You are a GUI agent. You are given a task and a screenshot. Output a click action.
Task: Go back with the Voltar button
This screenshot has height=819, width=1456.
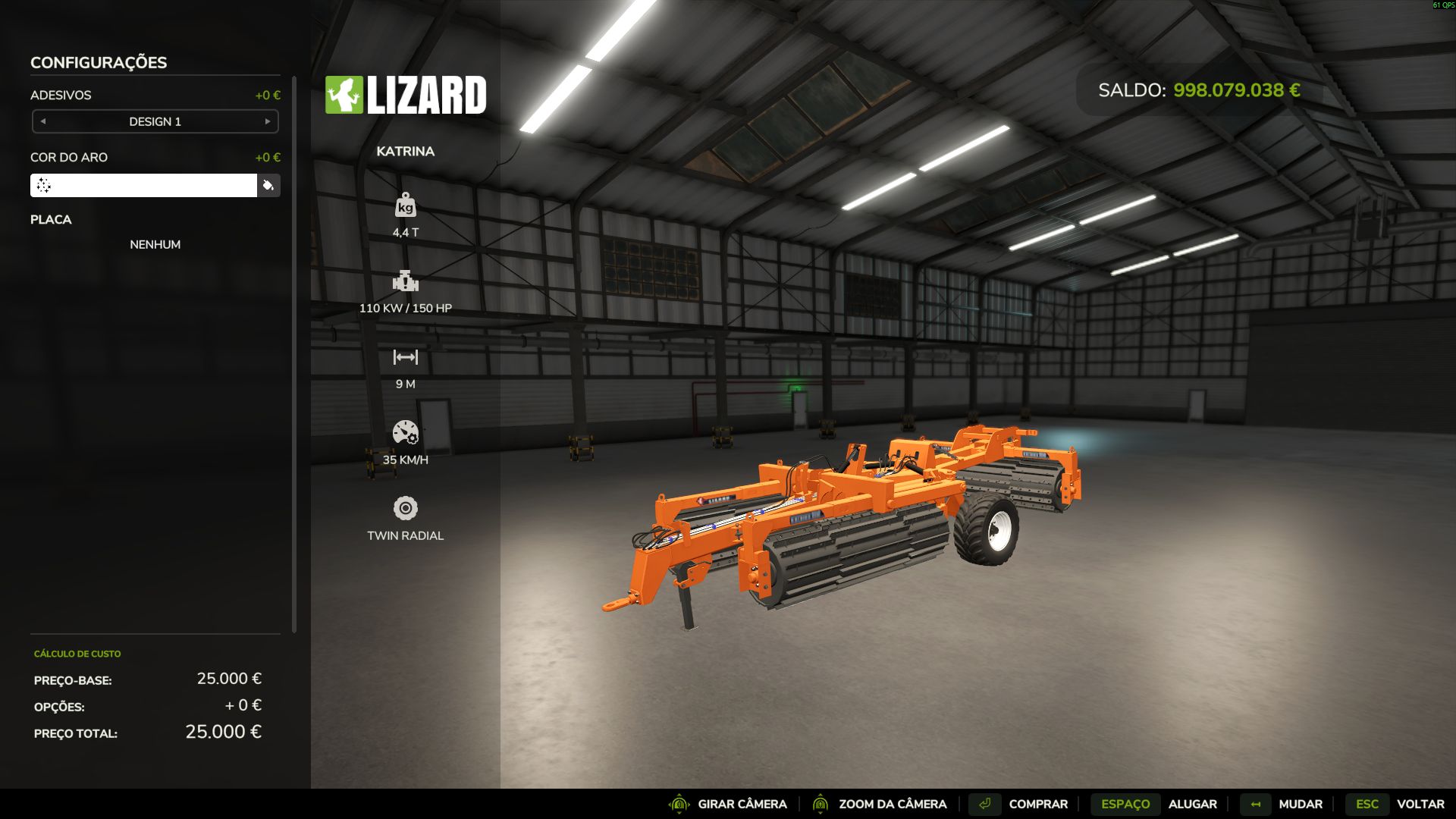[1420, 804]
